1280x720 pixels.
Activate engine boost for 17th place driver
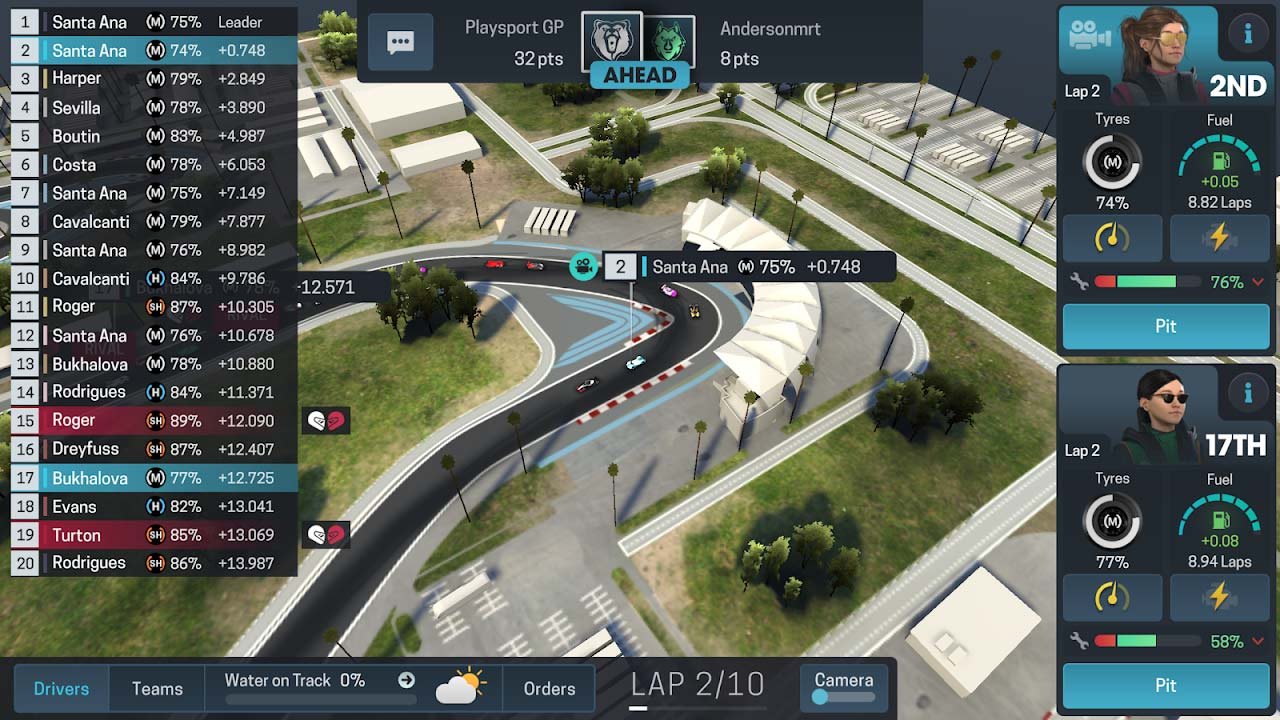pos(1219,597)
